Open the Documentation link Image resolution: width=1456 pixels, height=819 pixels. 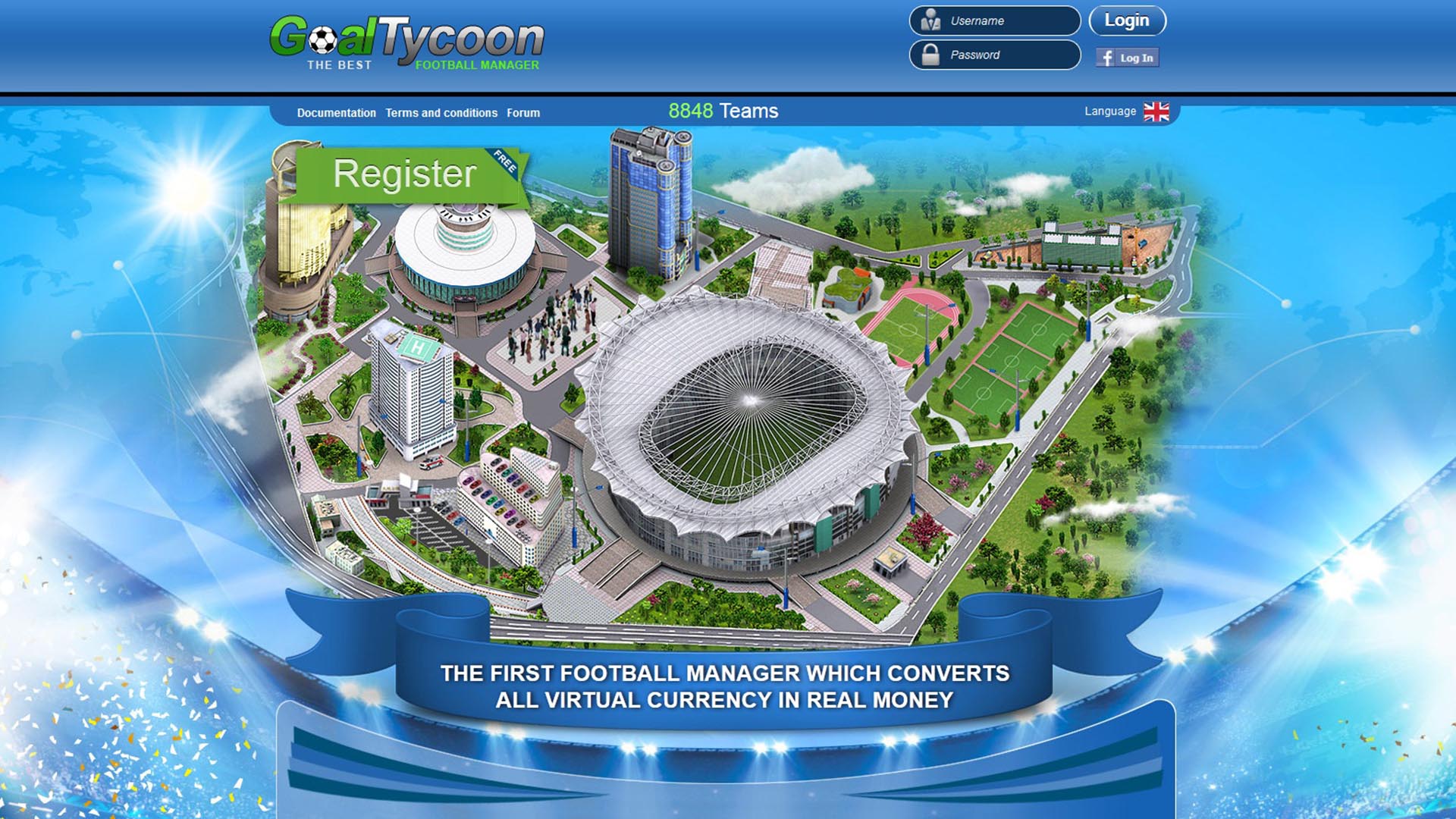pyautogui.click(x=336, y=113)
